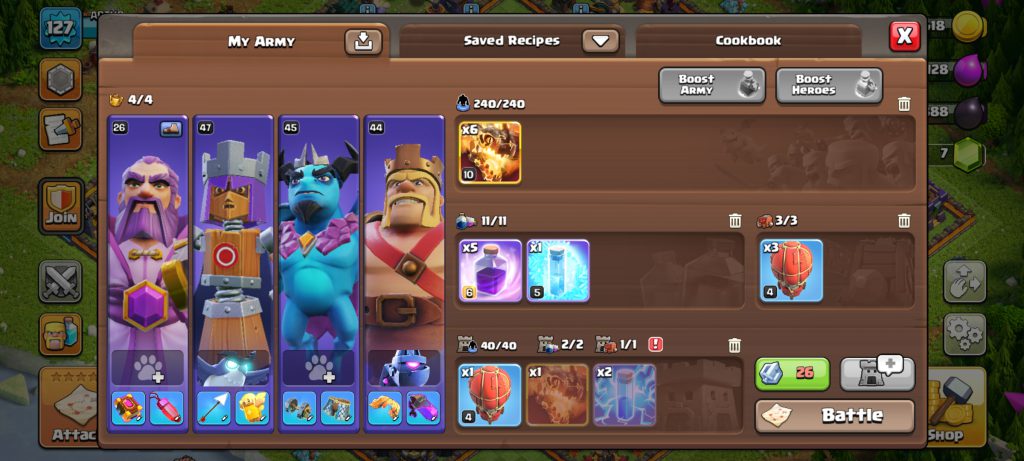Select the clan castle x2 spell slot
This screenshot has width=1024, height=461.
(x=625, y=395)
